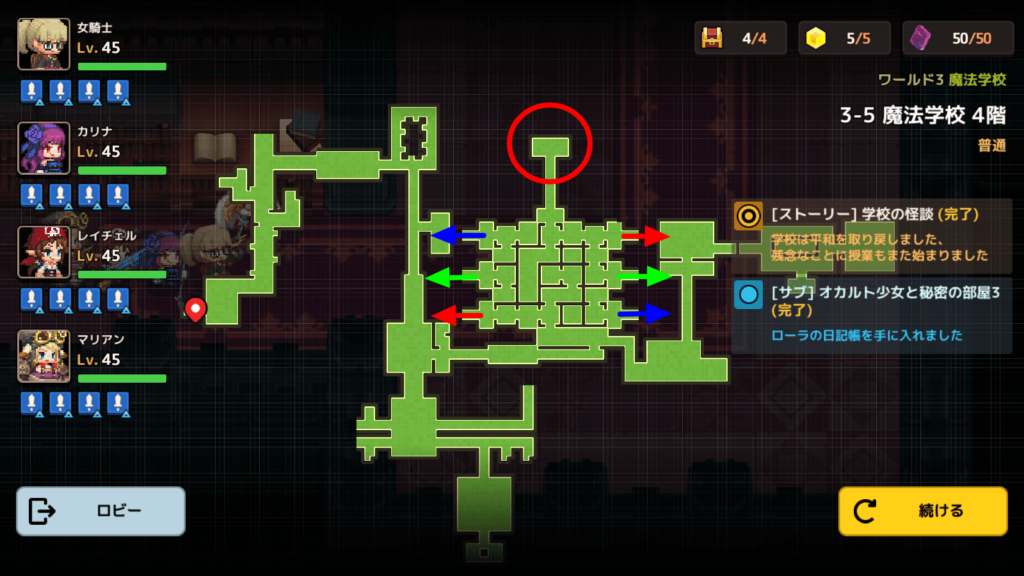Select the green dungeon map layout

(540, 300)
